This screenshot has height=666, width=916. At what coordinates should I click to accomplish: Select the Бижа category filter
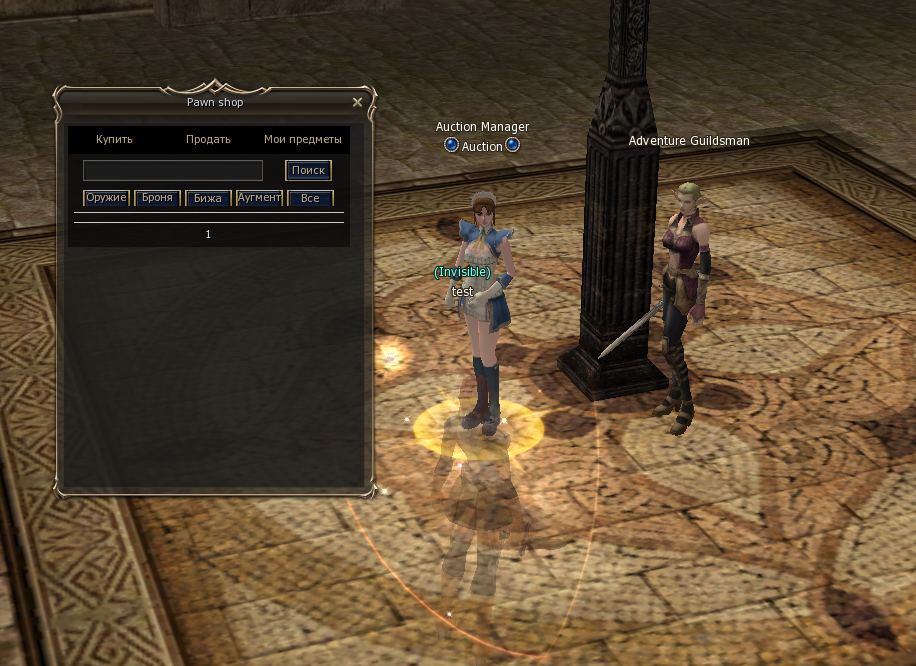pos(208,198)
